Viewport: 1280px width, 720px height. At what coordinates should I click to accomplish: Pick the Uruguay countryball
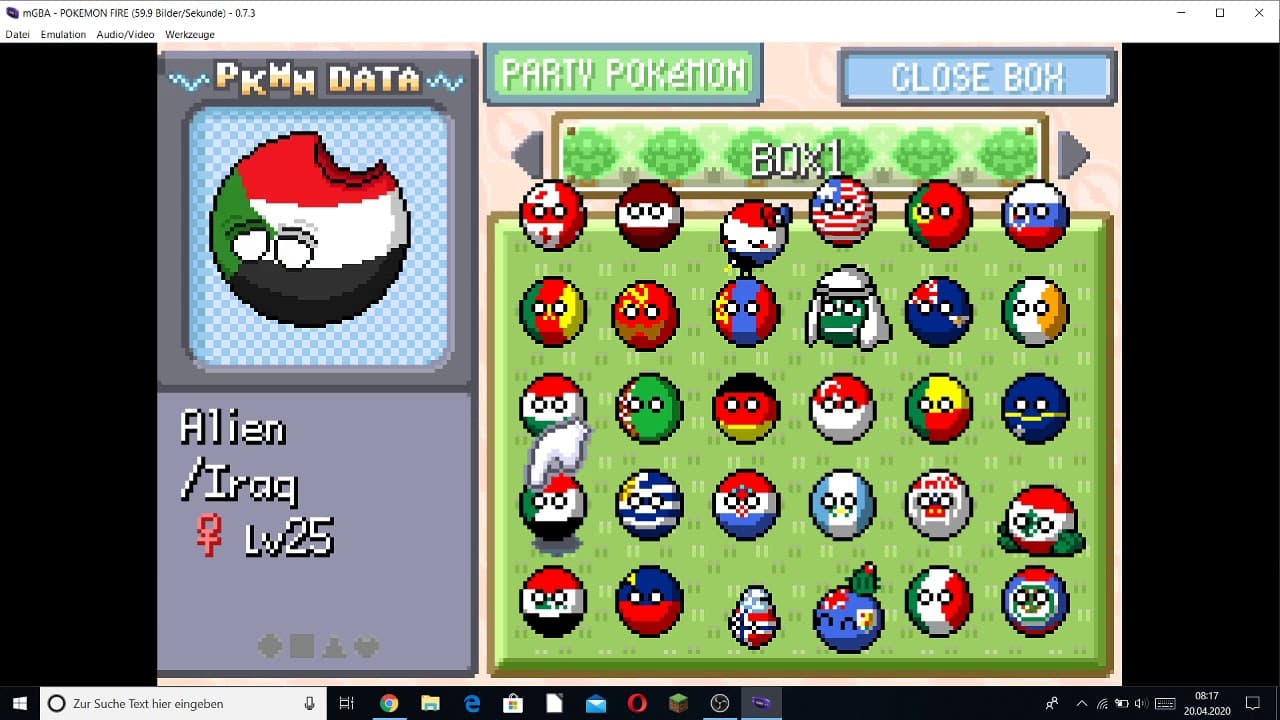[649, 505]
